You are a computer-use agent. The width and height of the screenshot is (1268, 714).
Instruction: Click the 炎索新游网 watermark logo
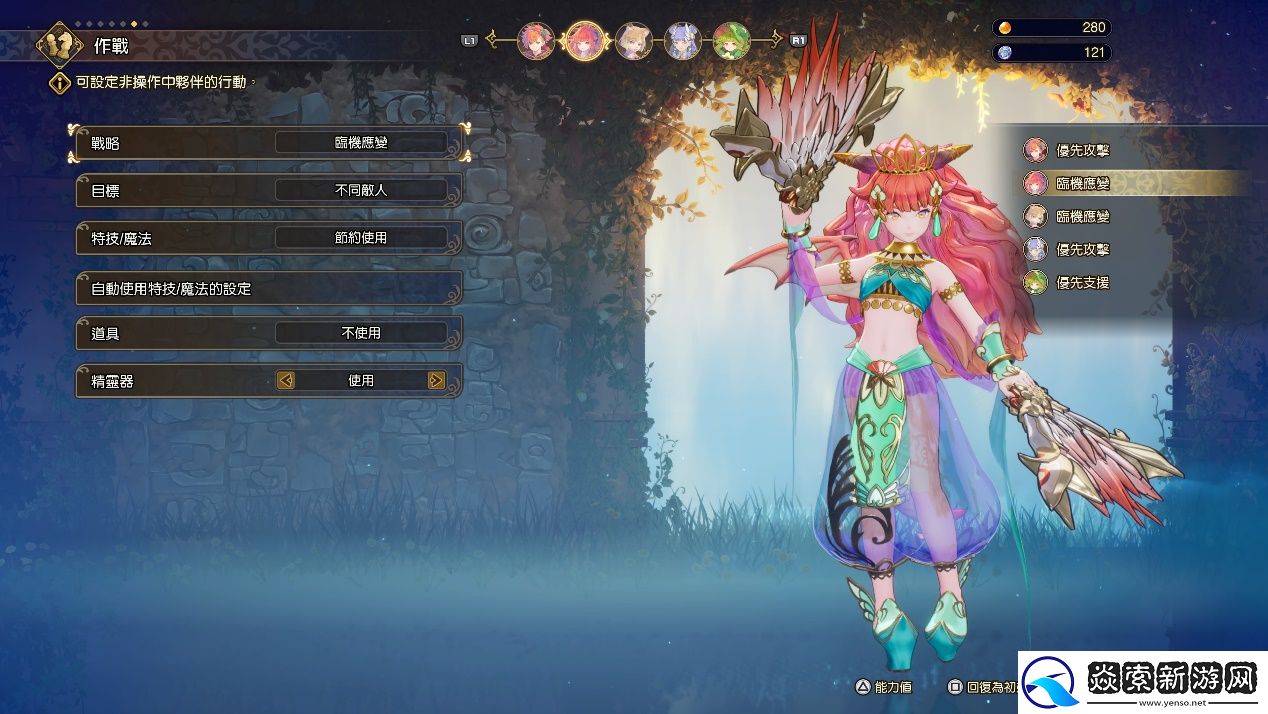pyautogui.click(x=1141, y=682)
